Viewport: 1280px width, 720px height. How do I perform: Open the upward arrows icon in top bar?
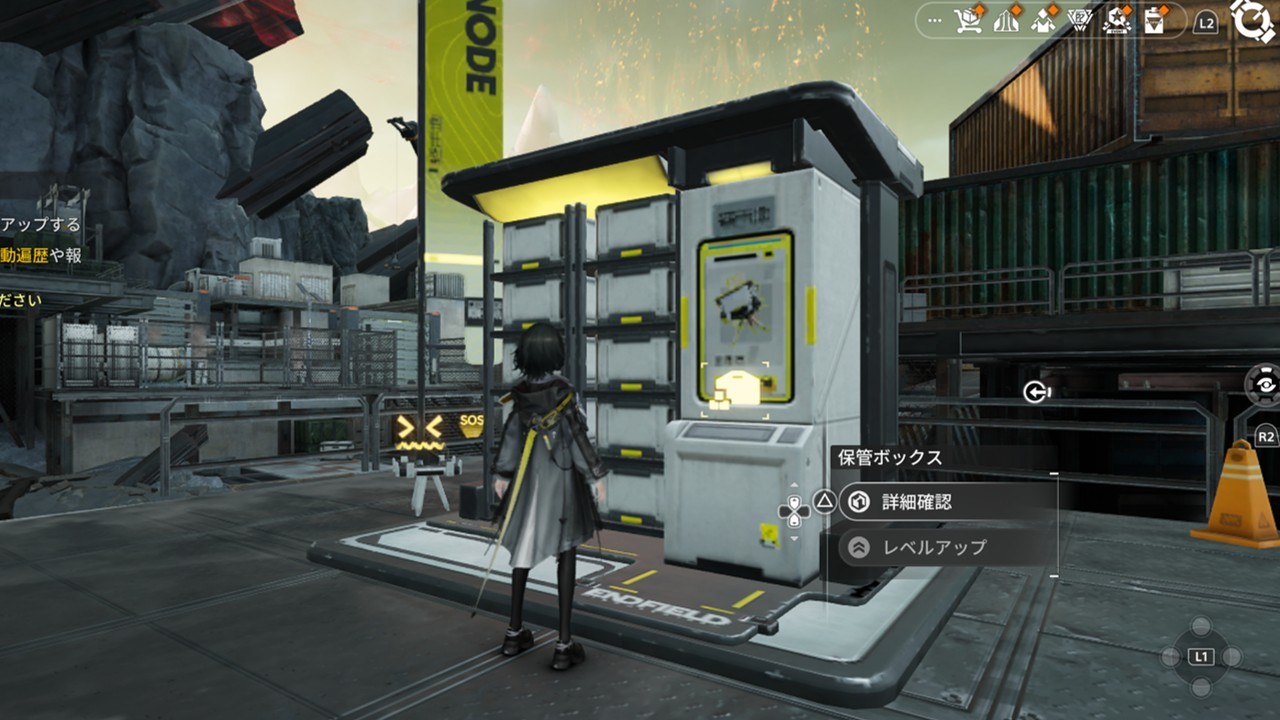(1006, 21)
